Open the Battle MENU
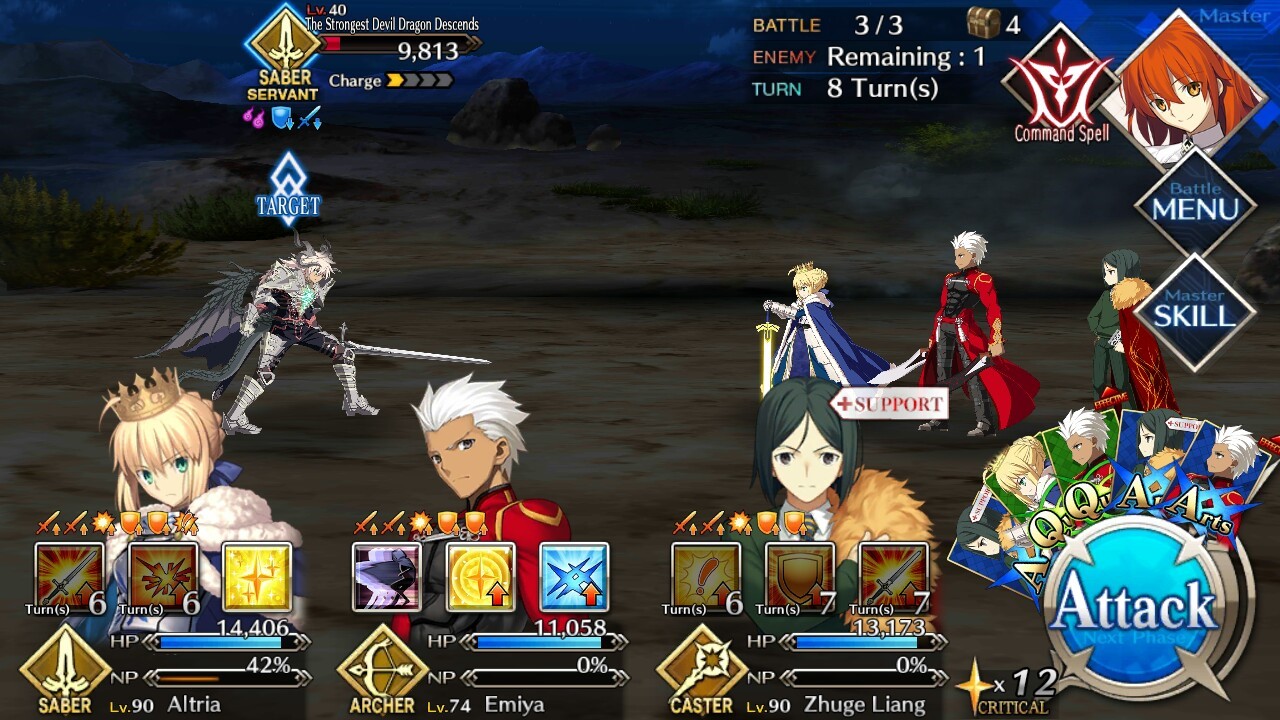The height and width of the screenshot is (720, 1280). [1194, 205]
